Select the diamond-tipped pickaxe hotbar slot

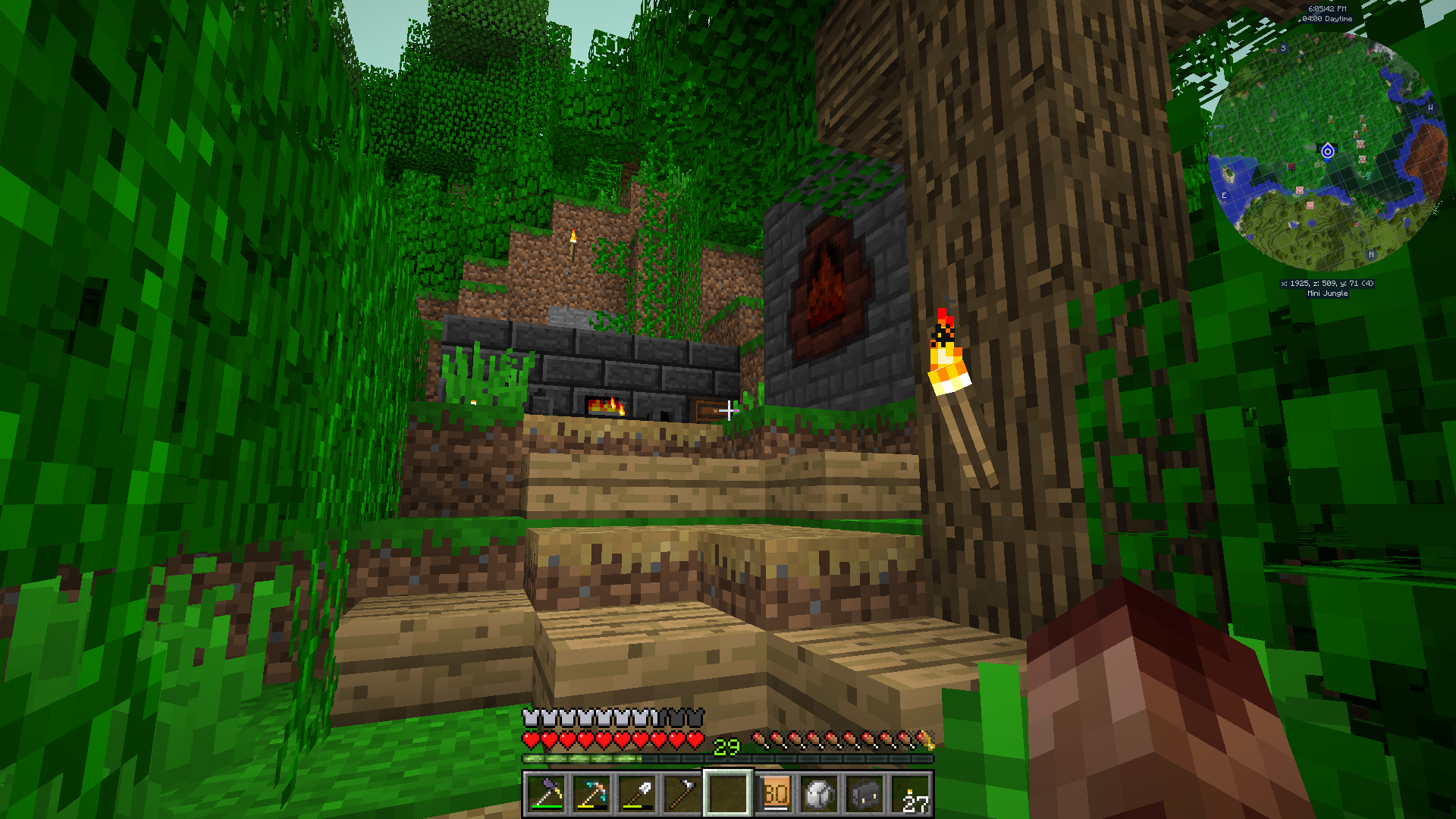pyautogui.click(x=591, y=795)
